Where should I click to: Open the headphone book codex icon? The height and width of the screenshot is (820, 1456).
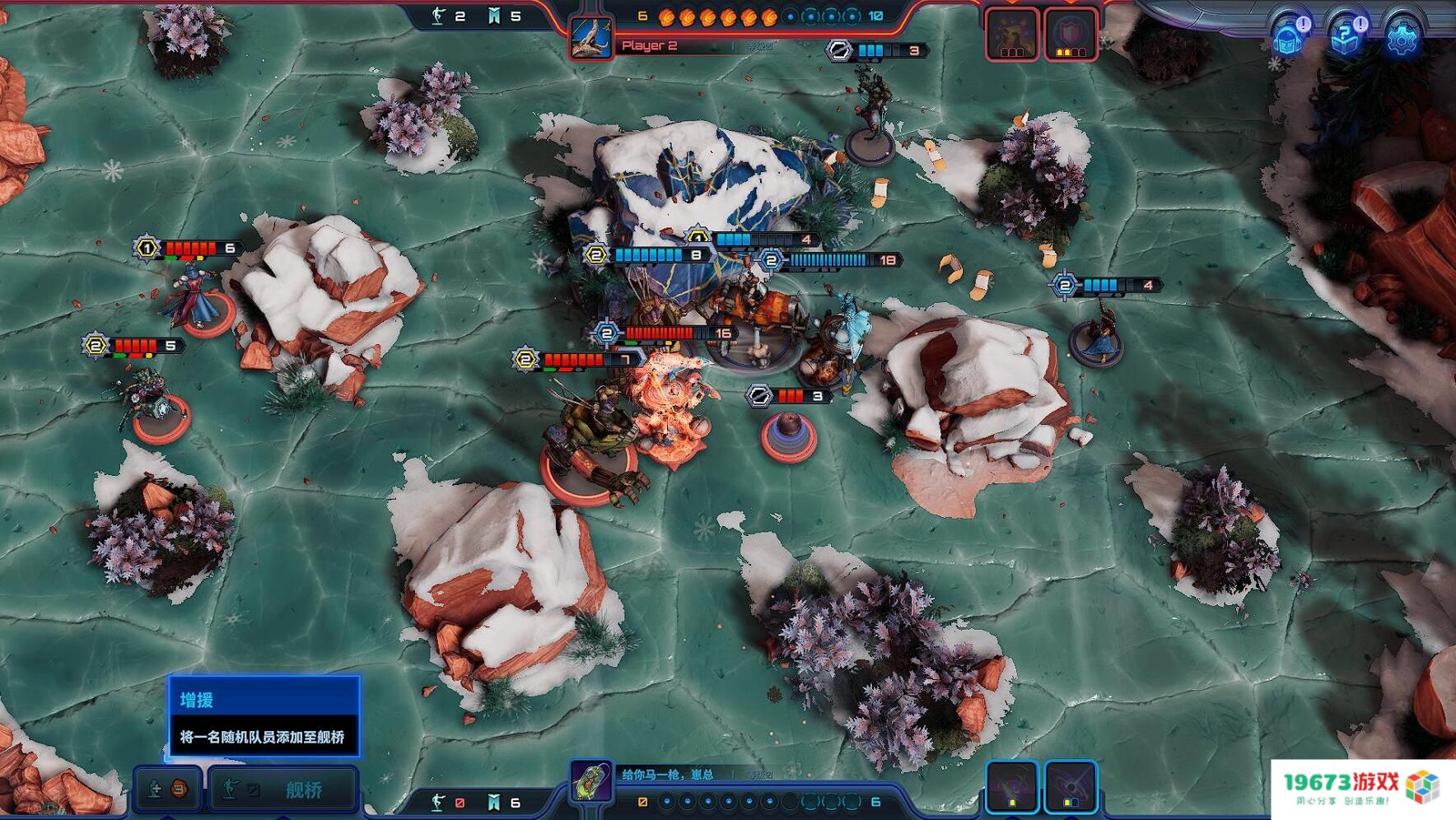(1289, 37)
